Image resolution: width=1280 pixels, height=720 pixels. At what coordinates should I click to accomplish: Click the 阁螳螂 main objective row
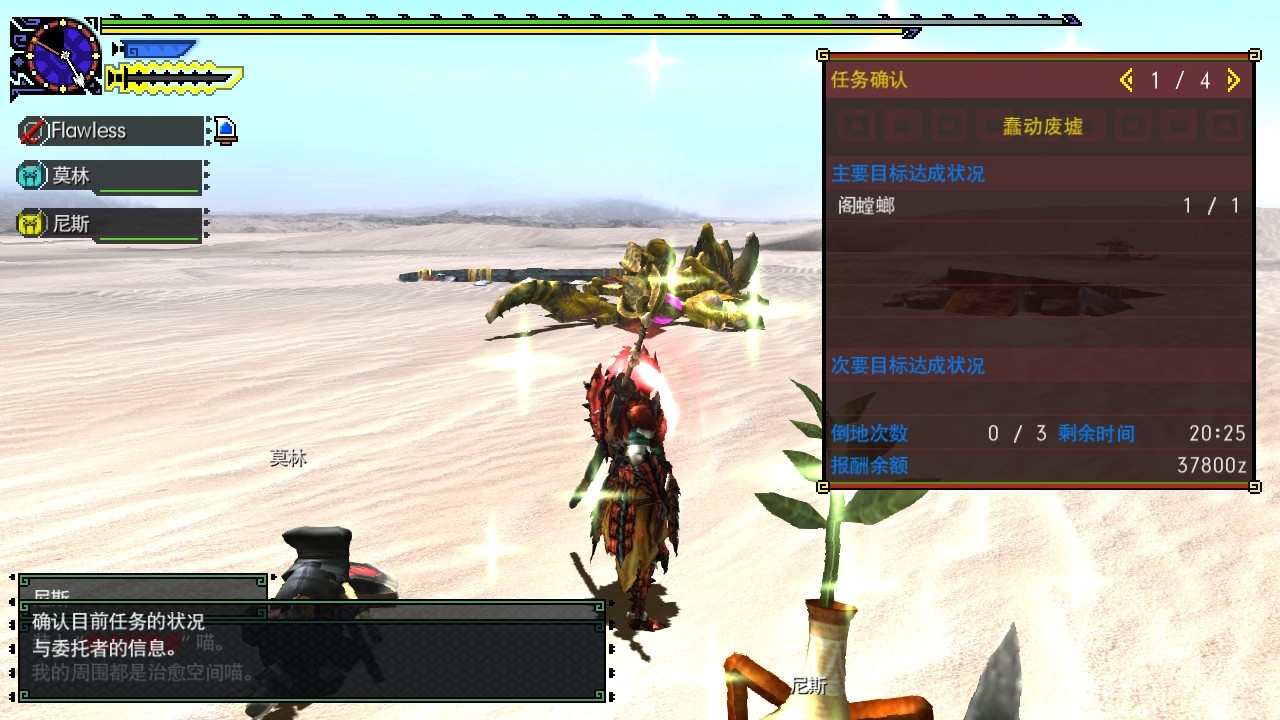pyautogui.click(x=1038, y=206)
